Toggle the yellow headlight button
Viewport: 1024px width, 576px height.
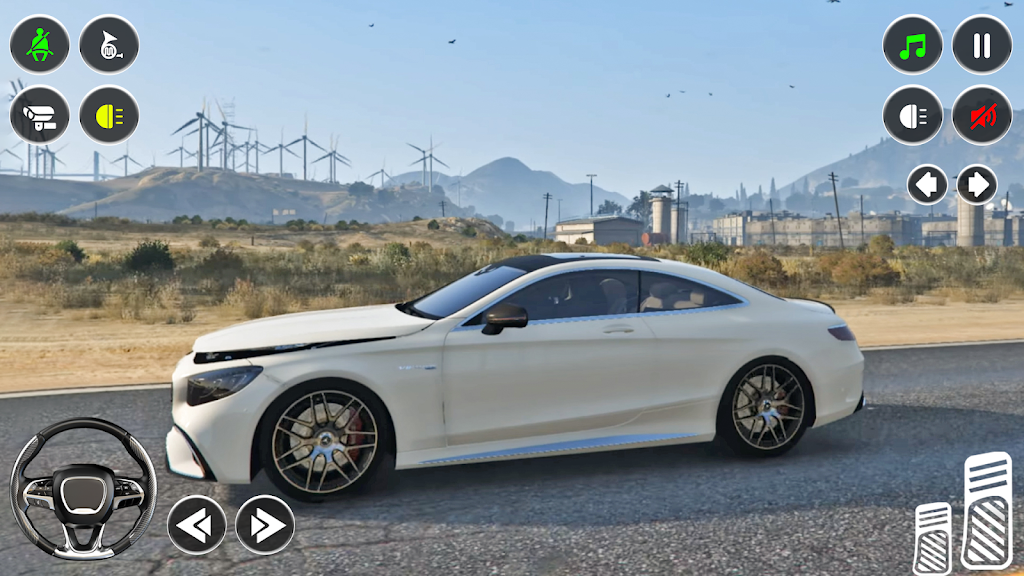(109, 115)
